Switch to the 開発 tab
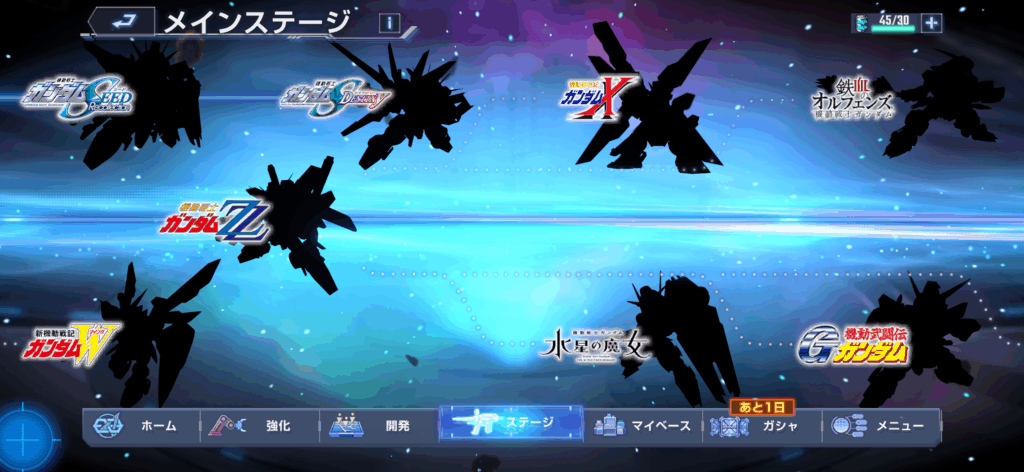This screenshot has height=472, width=1024. point(378,426)
